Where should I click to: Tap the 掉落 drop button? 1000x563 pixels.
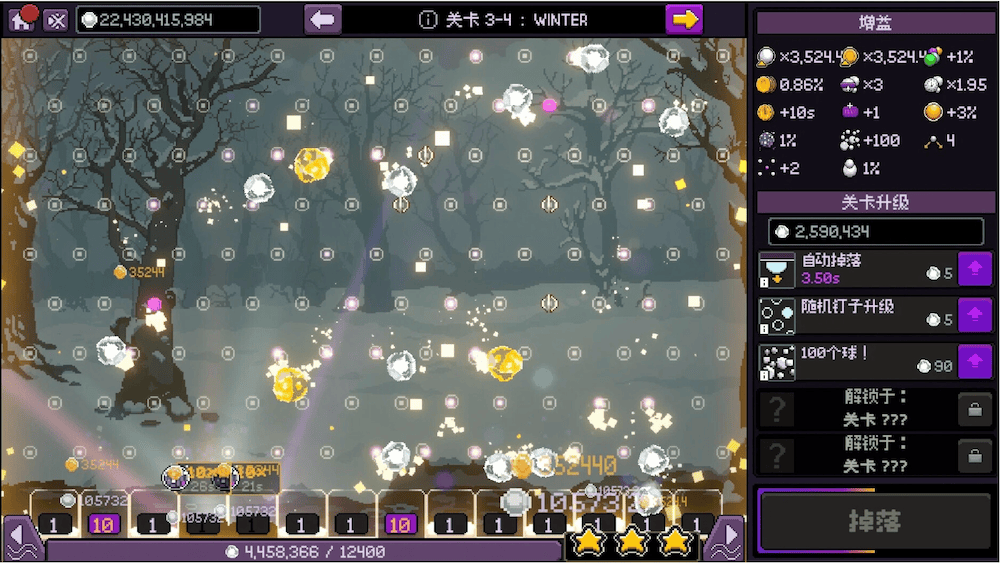873,522
